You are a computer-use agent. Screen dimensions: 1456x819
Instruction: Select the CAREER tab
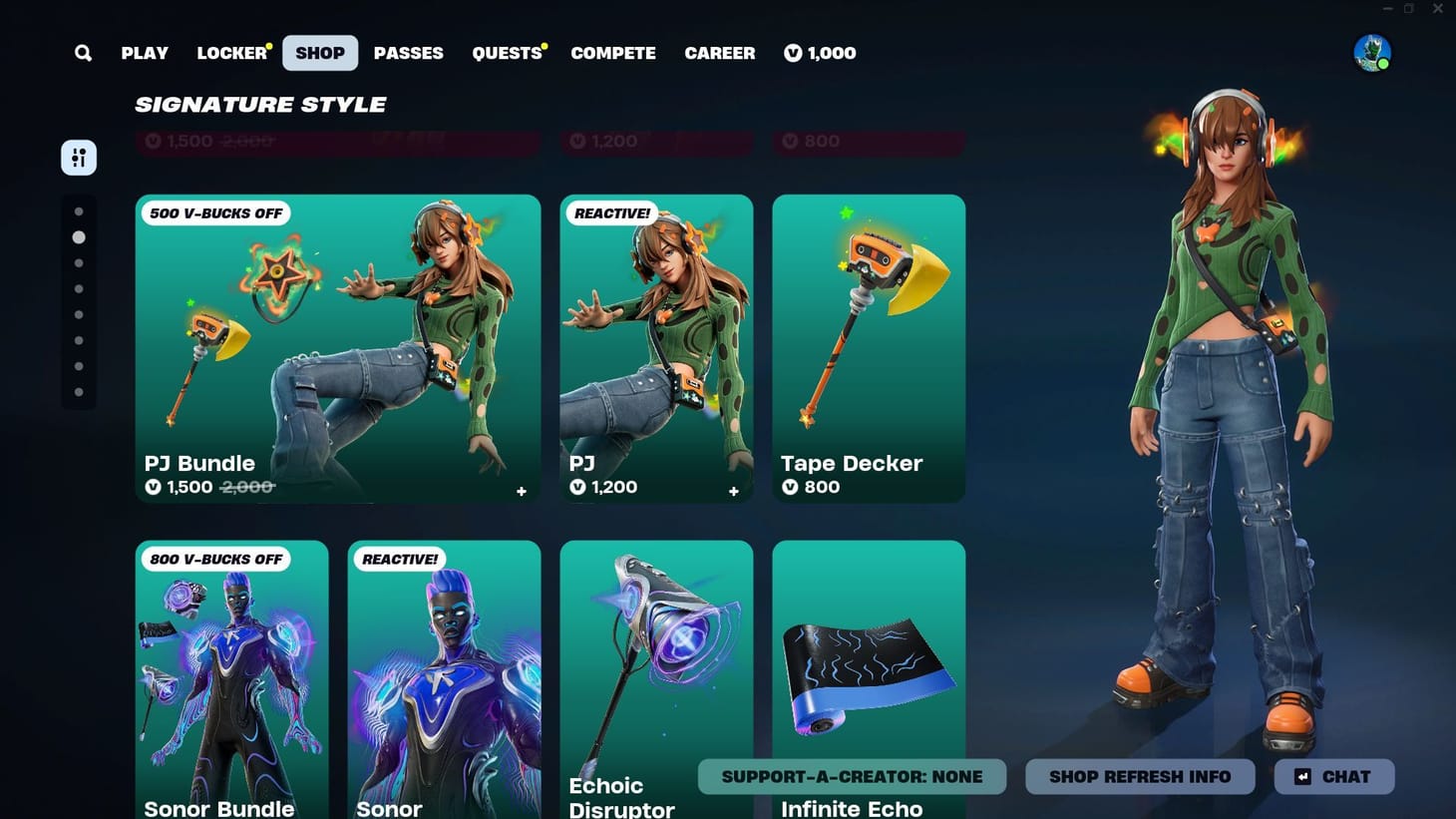719,53
